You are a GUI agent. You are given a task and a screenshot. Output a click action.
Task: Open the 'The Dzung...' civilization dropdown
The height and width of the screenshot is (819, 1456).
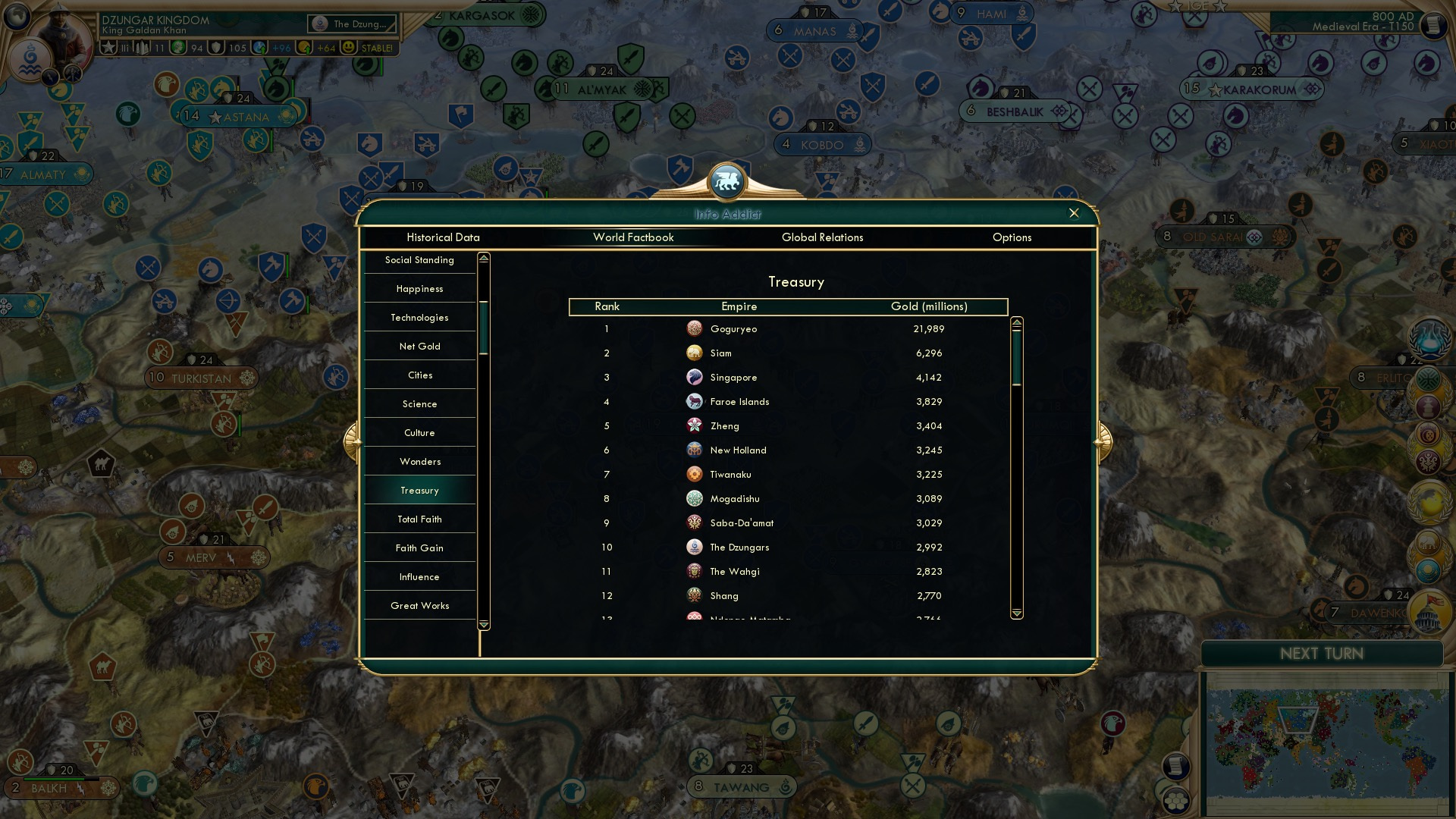353,24
